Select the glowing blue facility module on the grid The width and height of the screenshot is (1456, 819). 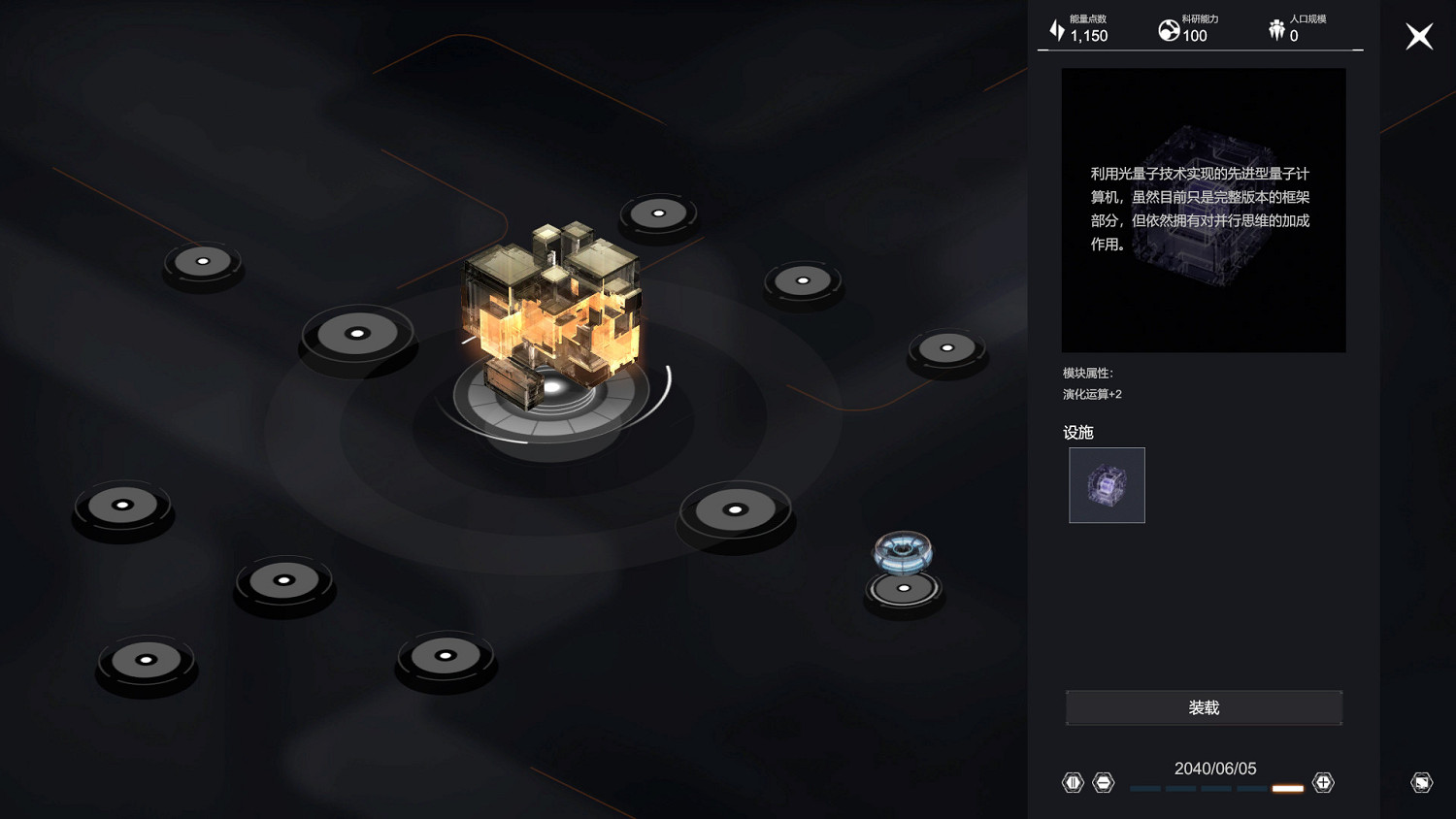pos(903,553)
